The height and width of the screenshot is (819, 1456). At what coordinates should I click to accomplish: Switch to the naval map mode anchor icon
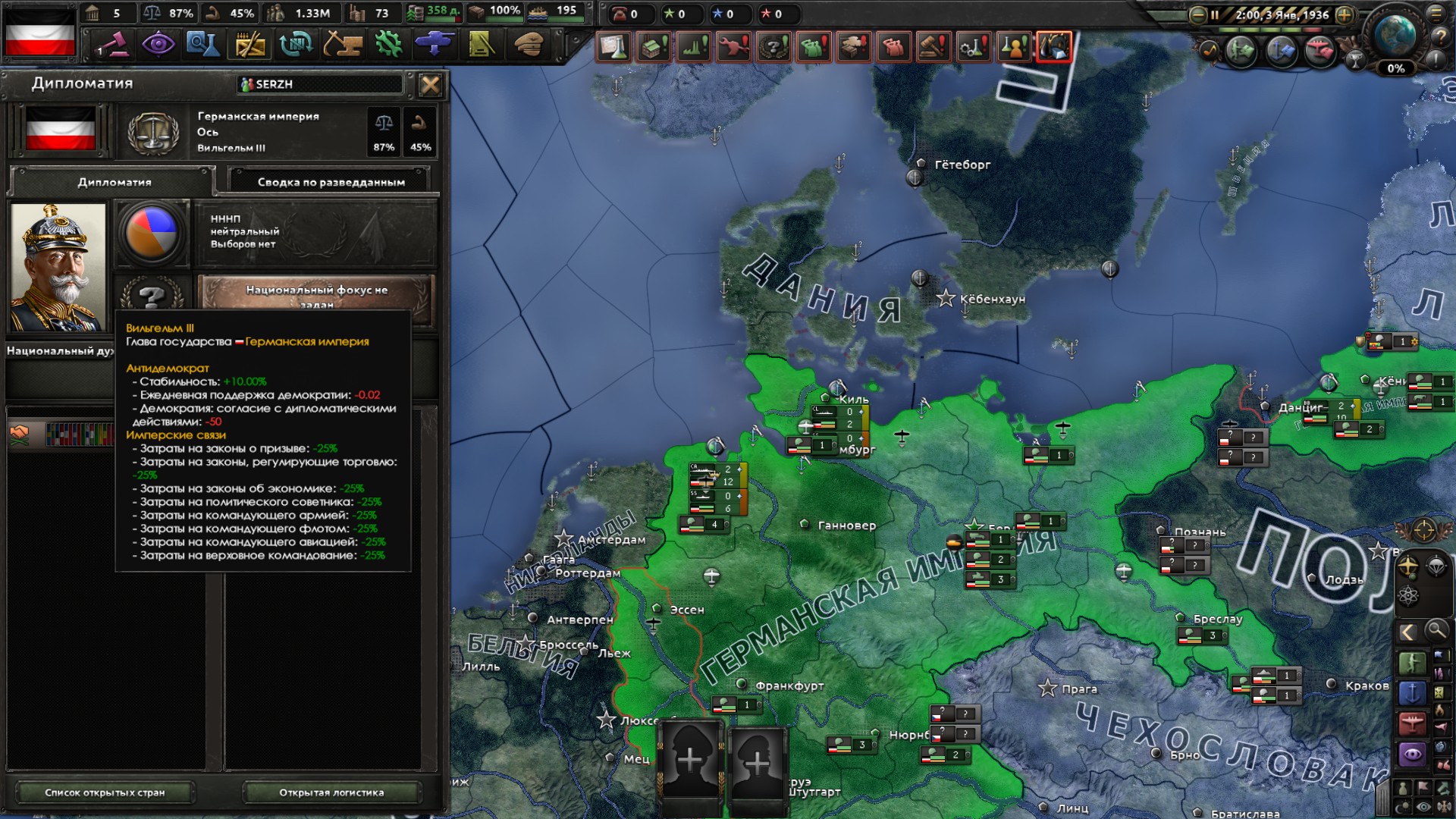click(1412, 693)
